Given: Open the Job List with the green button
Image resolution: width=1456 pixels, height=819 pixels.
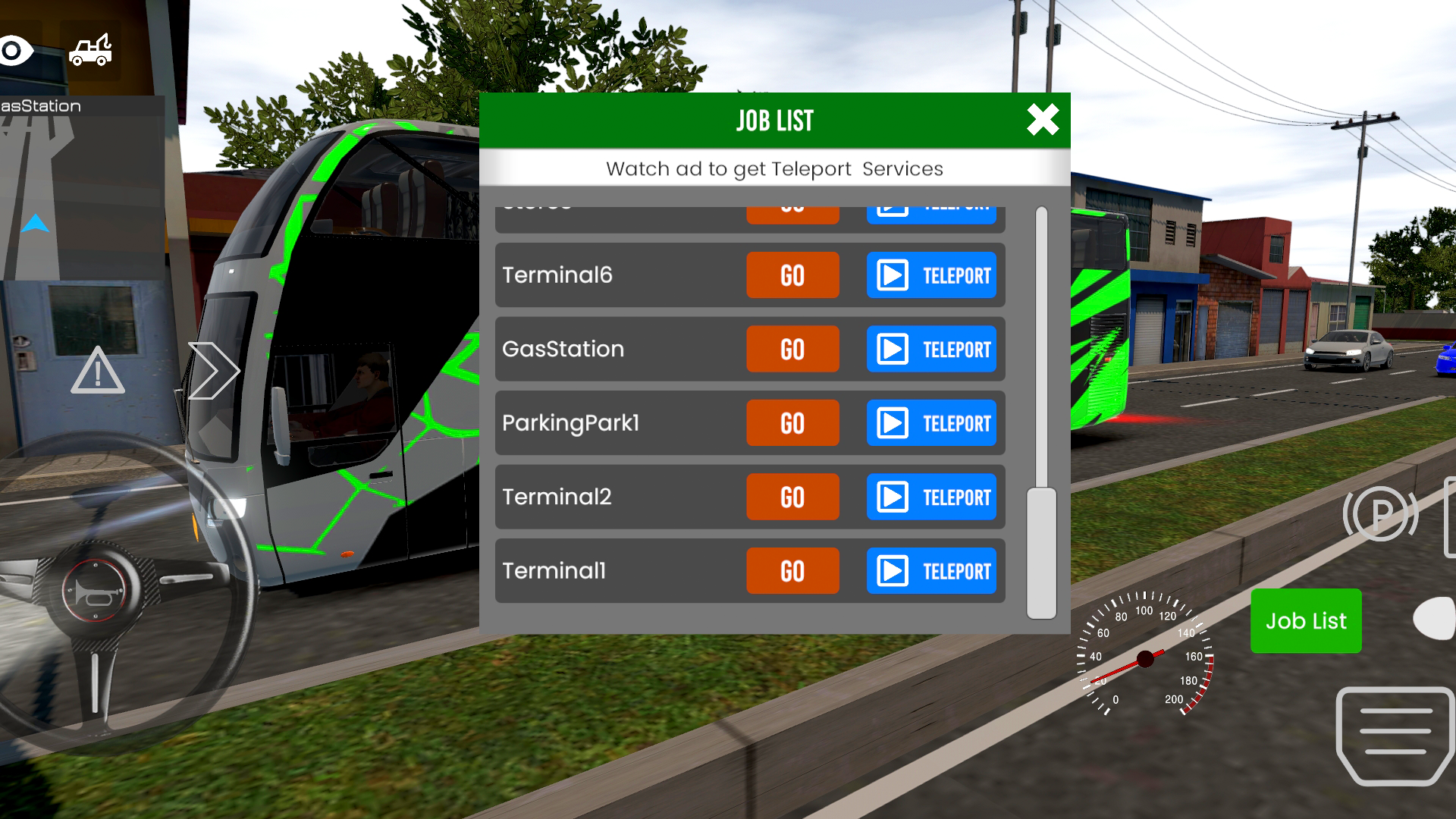Looking at the screenshot, I should click(1305, 620).
